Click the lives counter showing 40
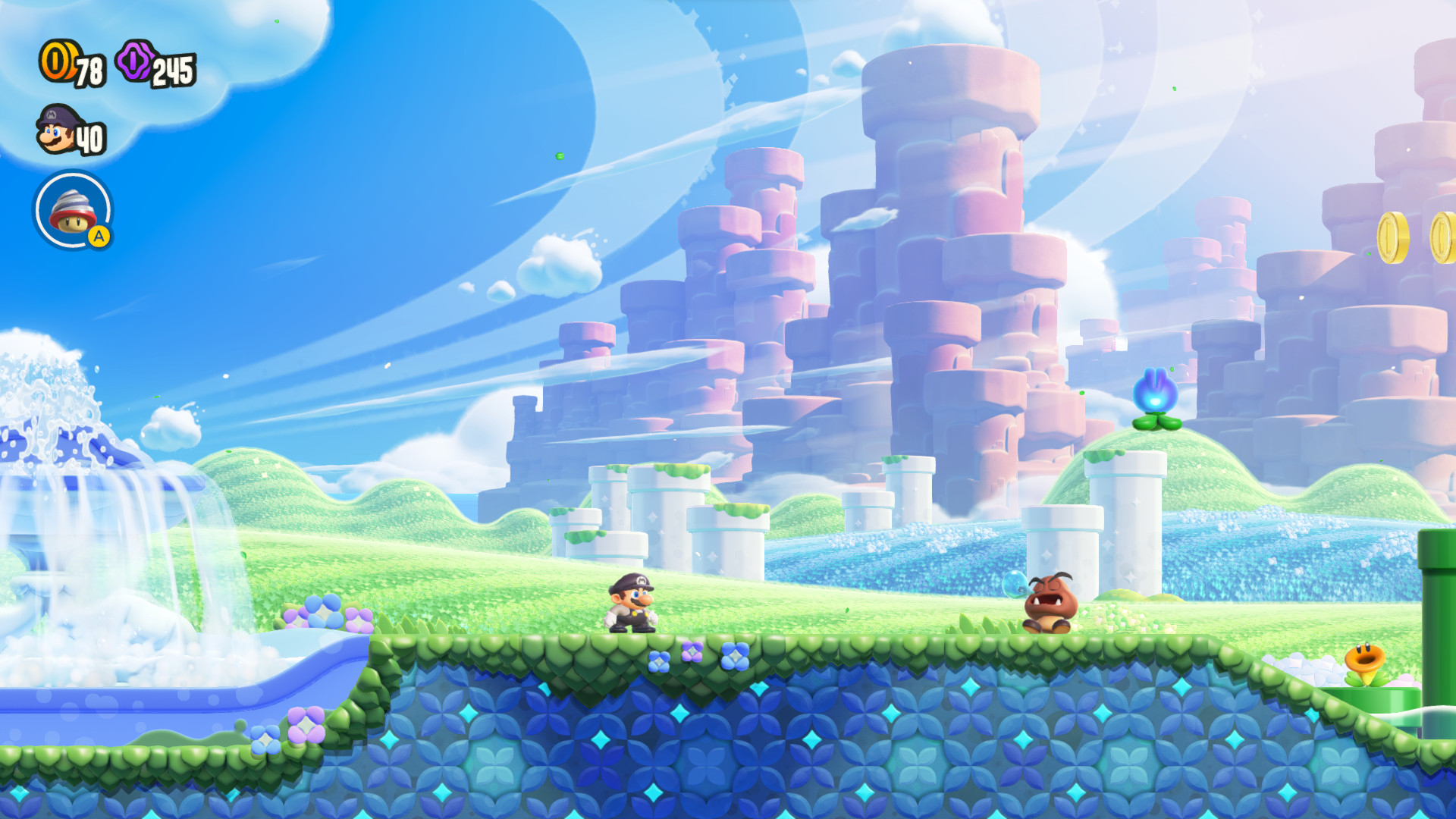 [91, 138]
